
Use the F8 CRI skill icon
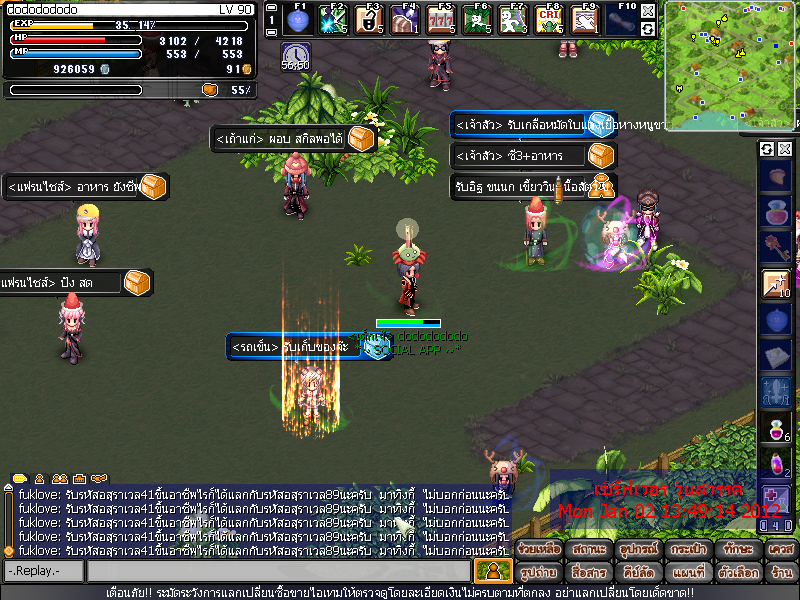pos(547,19)
